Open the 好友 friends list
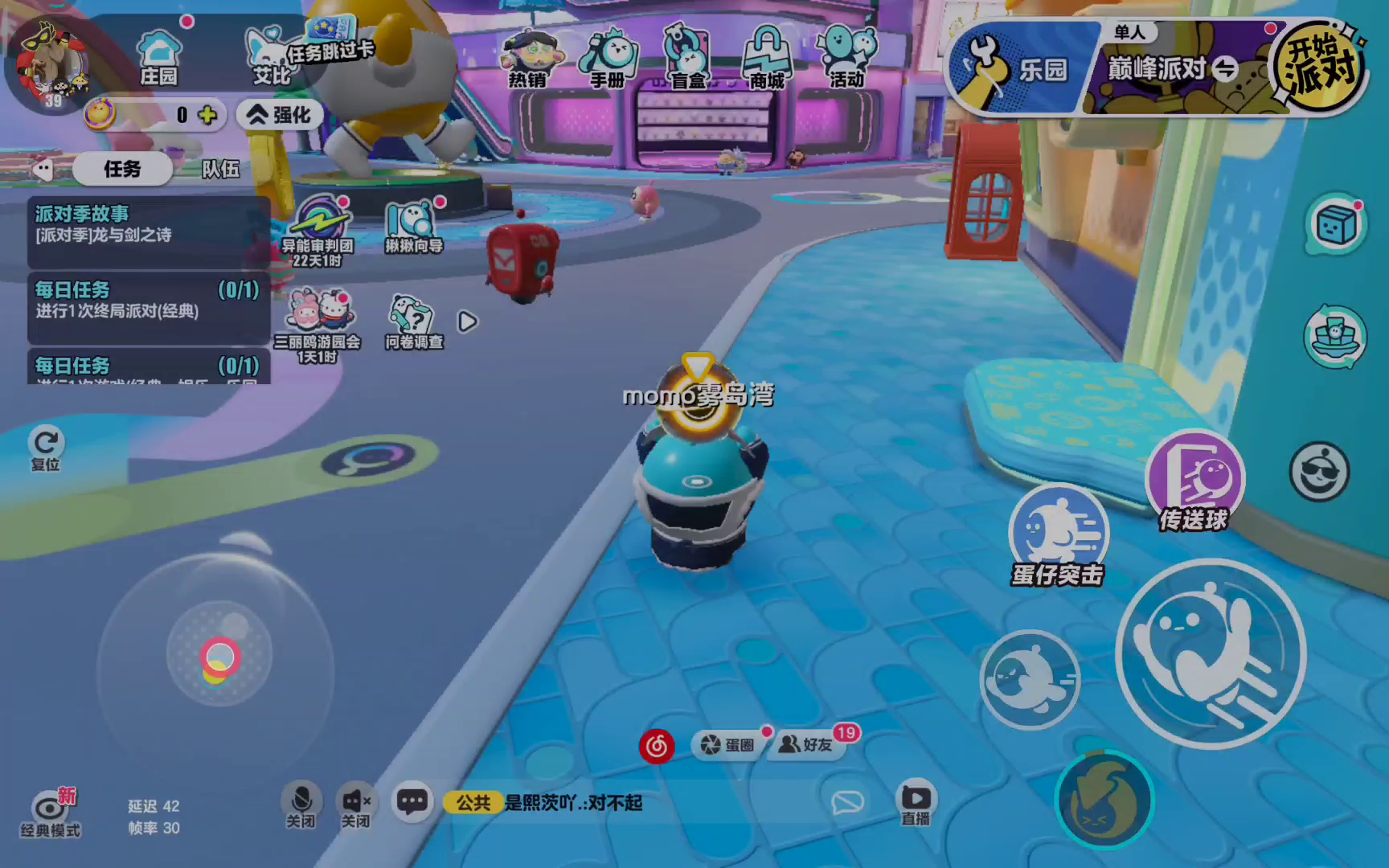This screenshot has height=868, width=1389. (807, 745)
